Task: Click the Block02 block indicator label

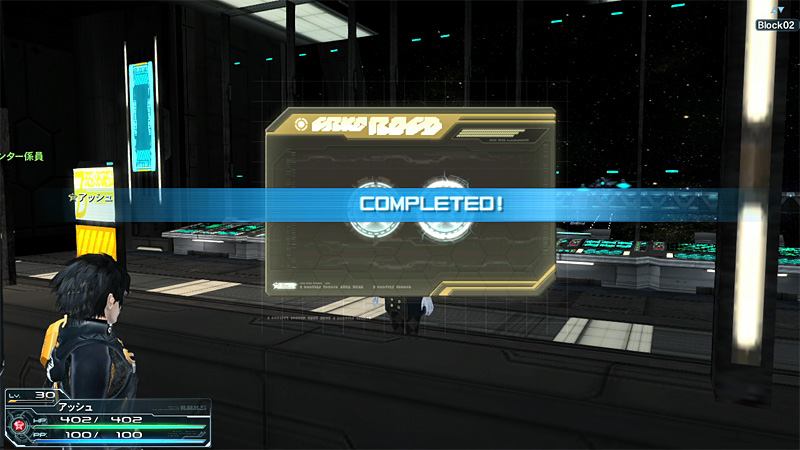Action: [x=775, y=25]
